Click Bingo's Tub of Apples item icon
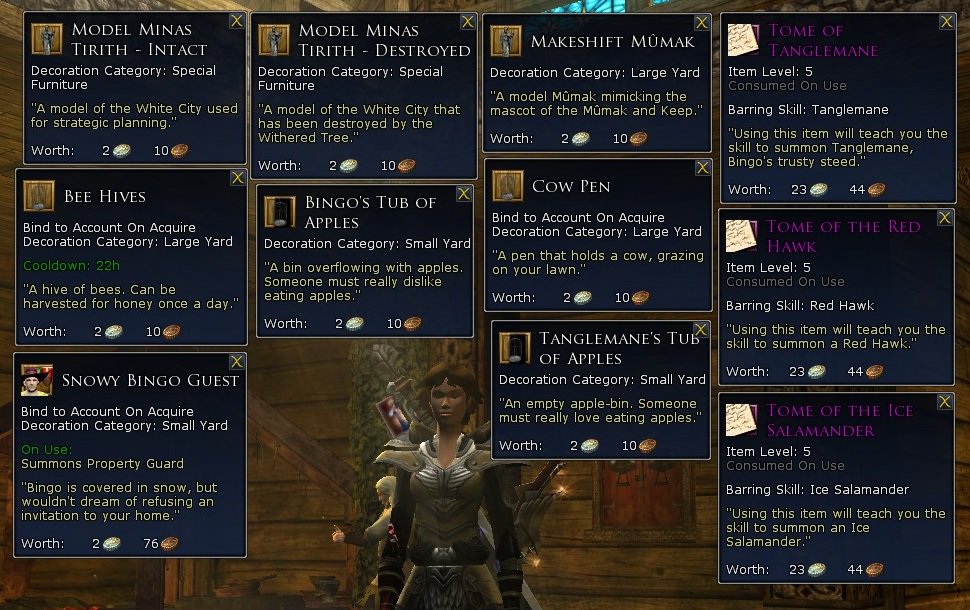 (280, 212)
